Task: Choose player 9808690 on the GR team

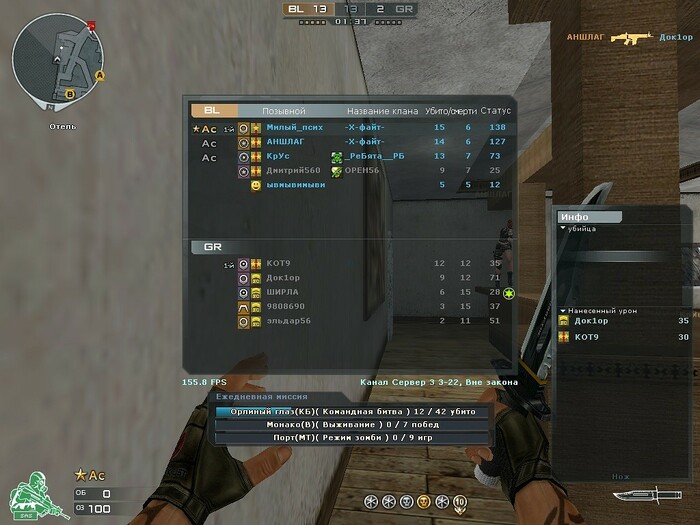Action: (x=285, y=306)
